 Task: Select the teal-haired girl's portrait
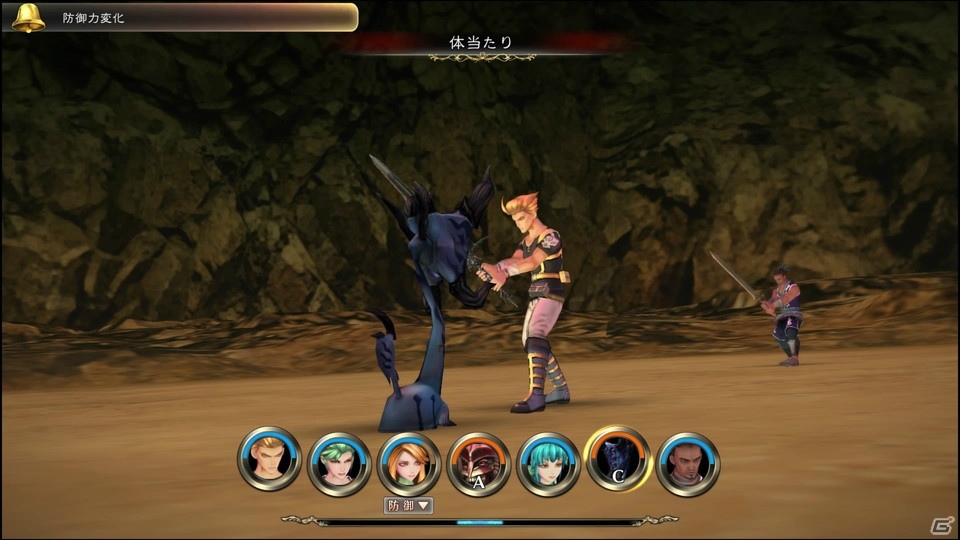549,463
